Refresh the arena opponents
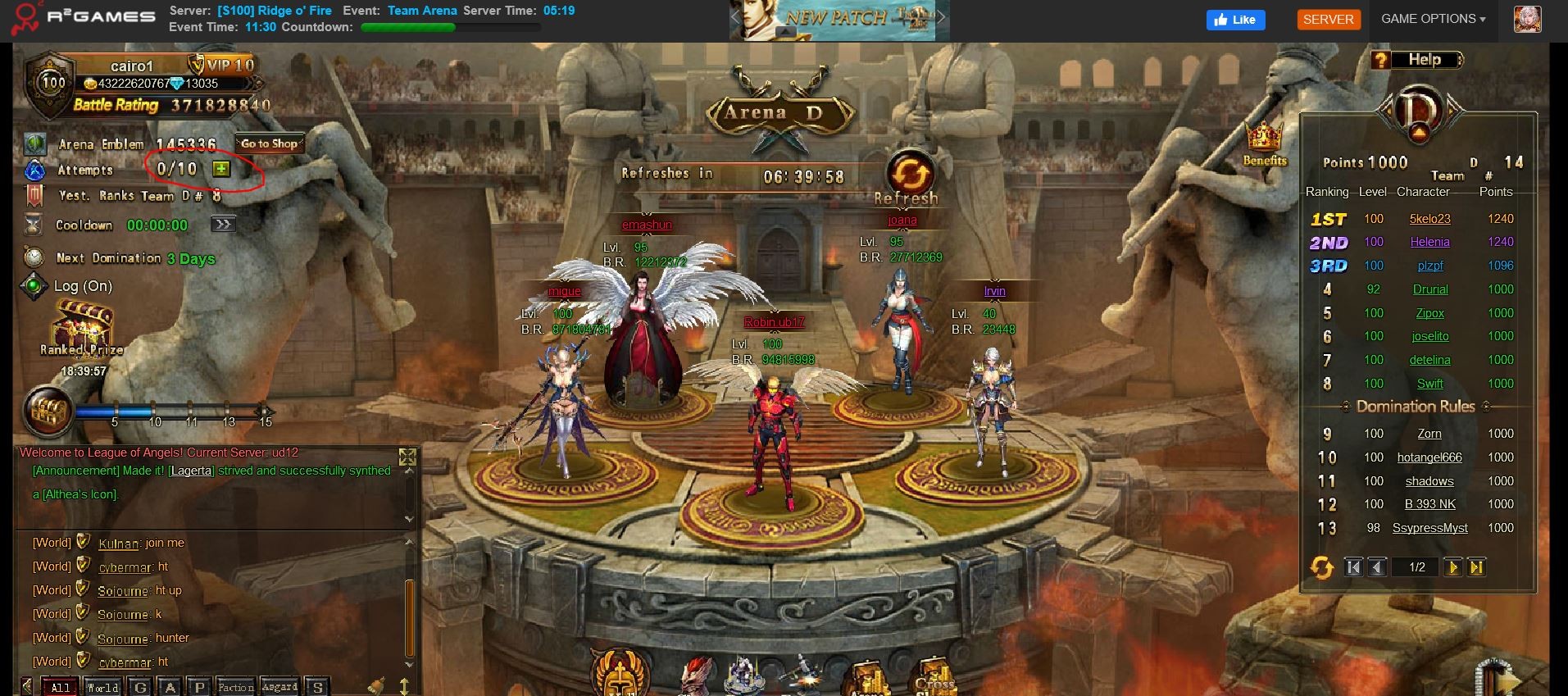Image resolution: width=1568 pixels, height=696 pixels. coord(909,175)
